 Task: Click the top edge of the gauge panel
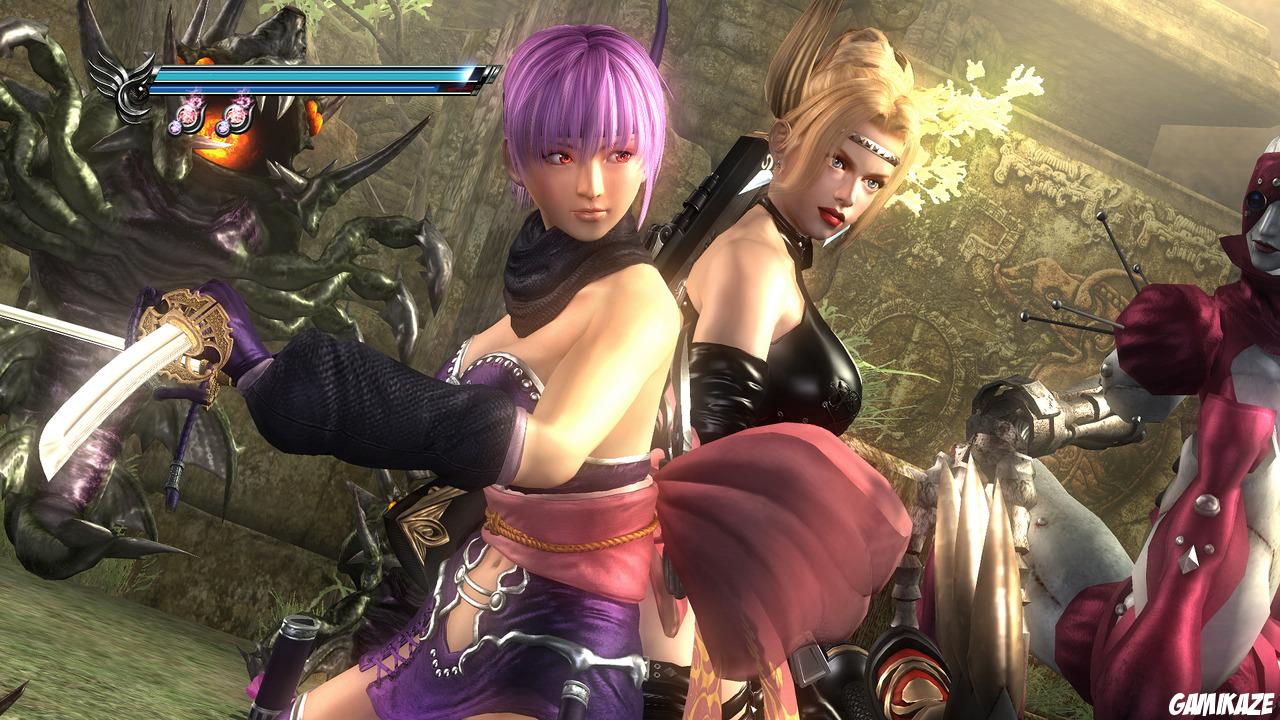[320, 66]
